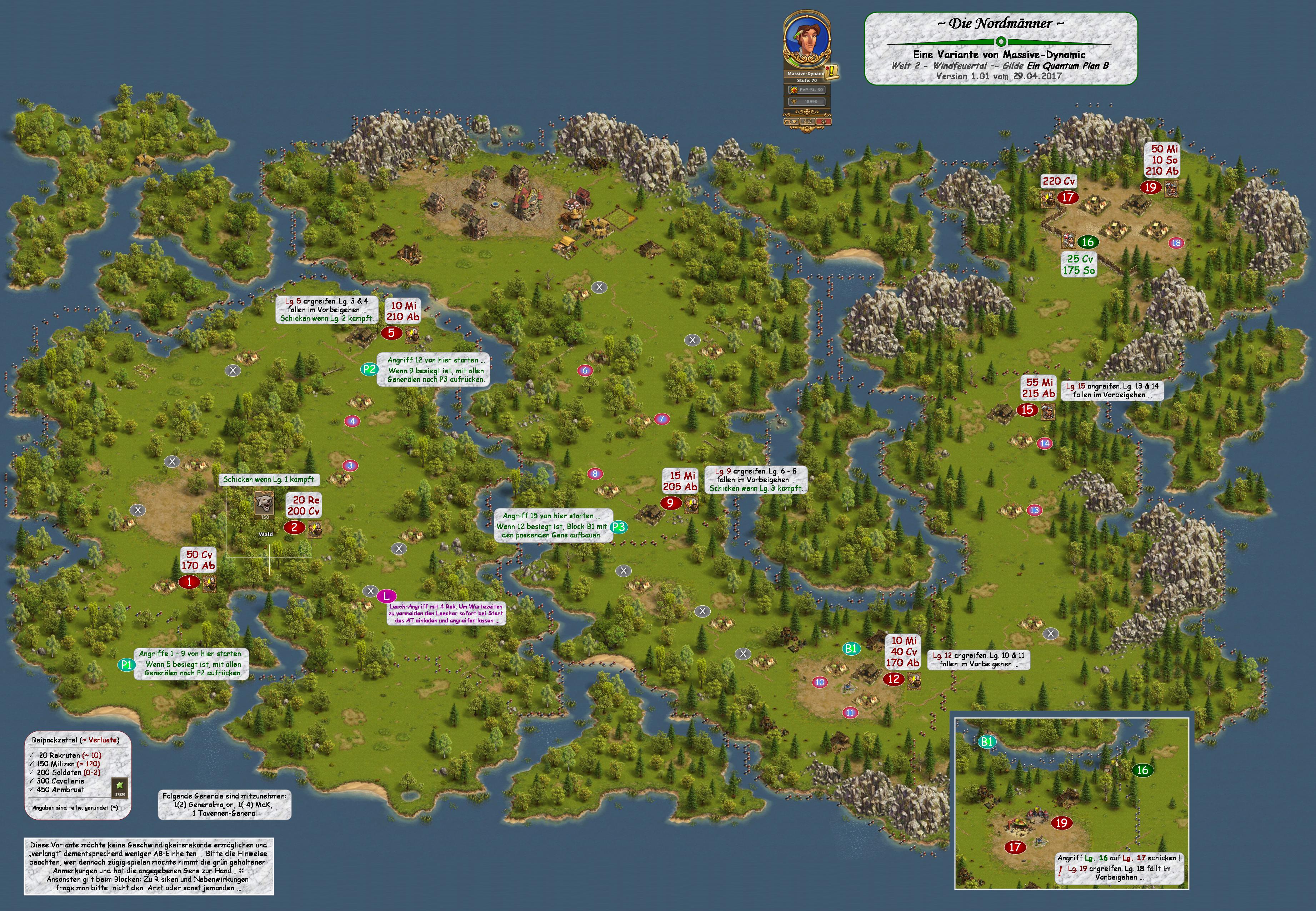Select the red camp marker 1
1316x911 pixels.
click(190, 582)
